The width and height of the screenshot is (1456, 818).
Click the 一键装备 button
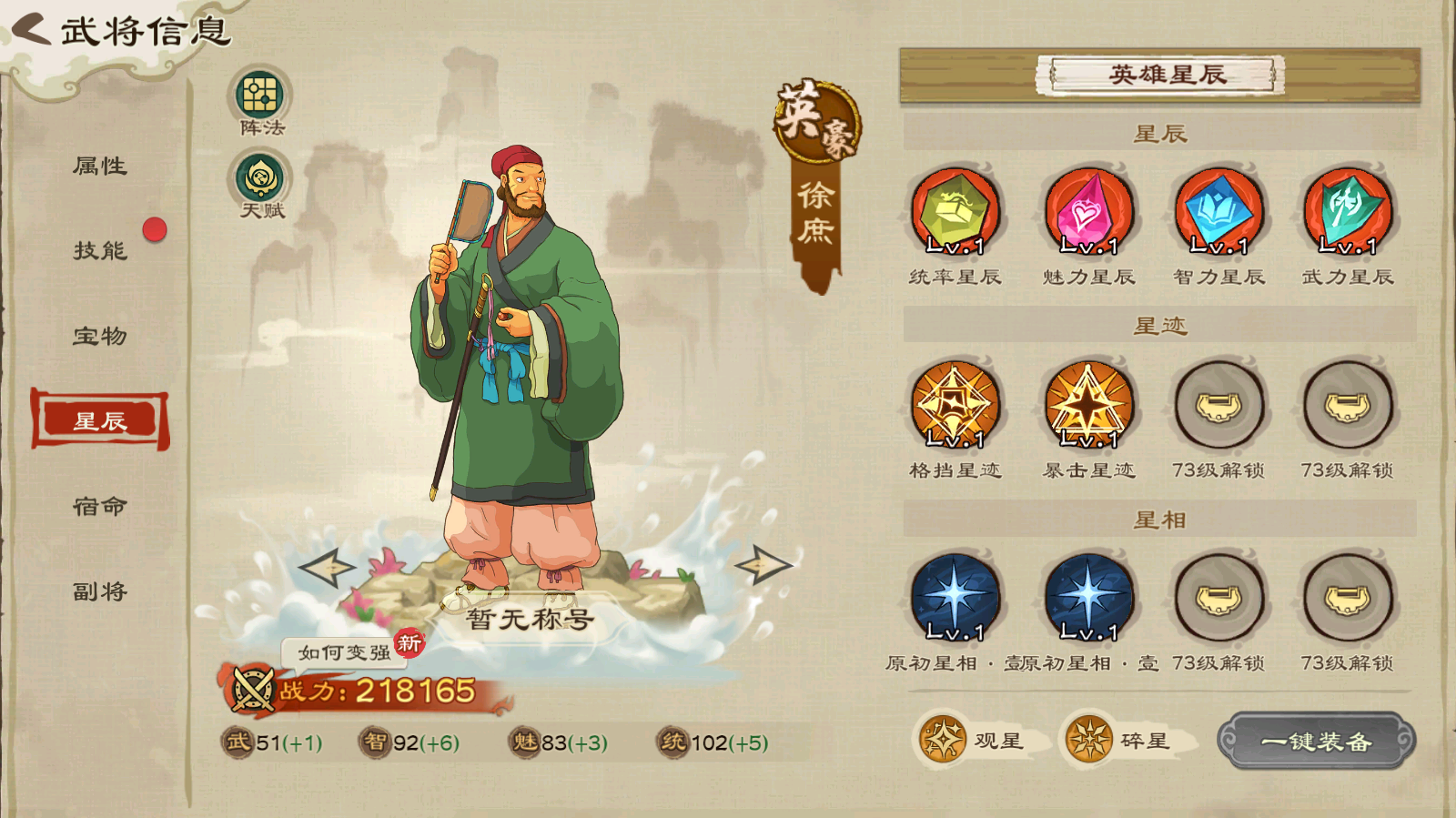point(1316,741)
